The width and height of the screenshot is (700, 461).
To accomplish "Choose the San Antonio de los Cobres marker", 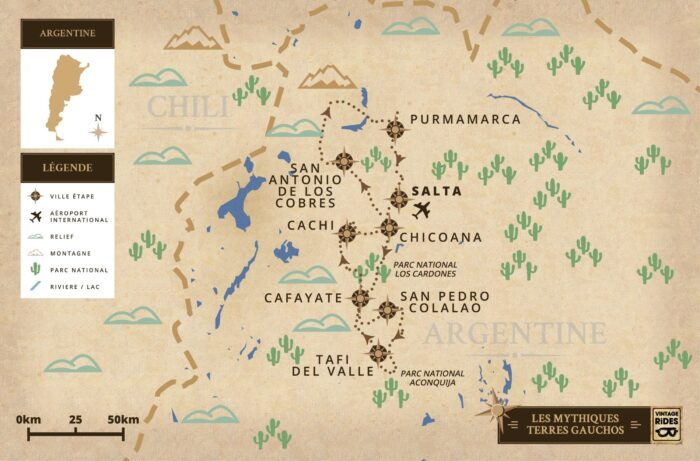I will coord(344,160).
